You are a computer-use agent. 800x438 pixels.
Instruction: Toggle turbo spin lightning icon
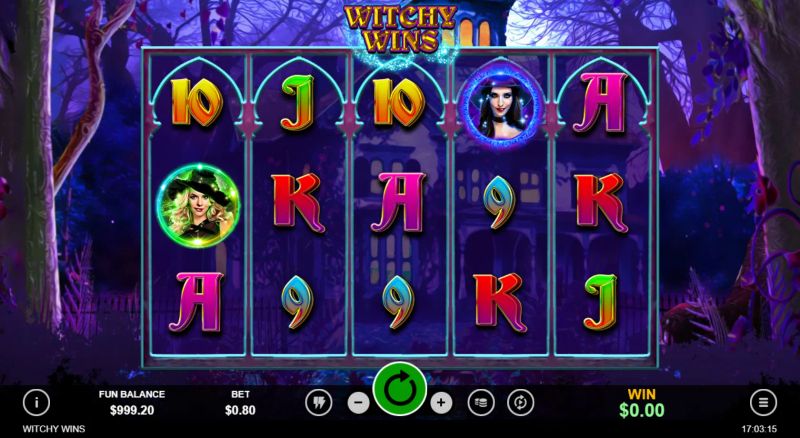(318, 403)
